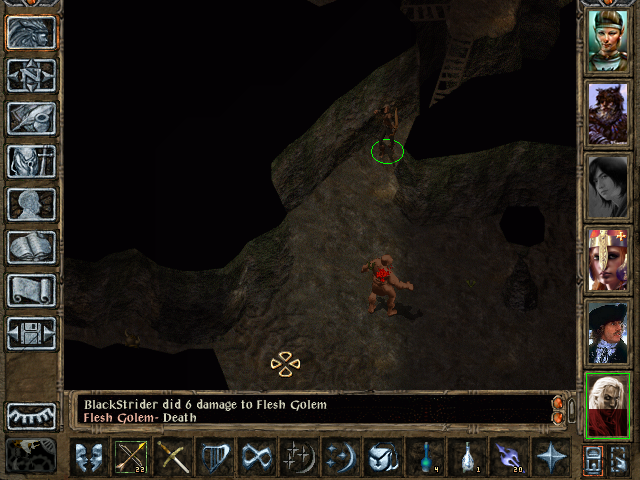Click the harp bard song button
The image size is (640, 480).
pyautogui.click(x=215, y=458)
